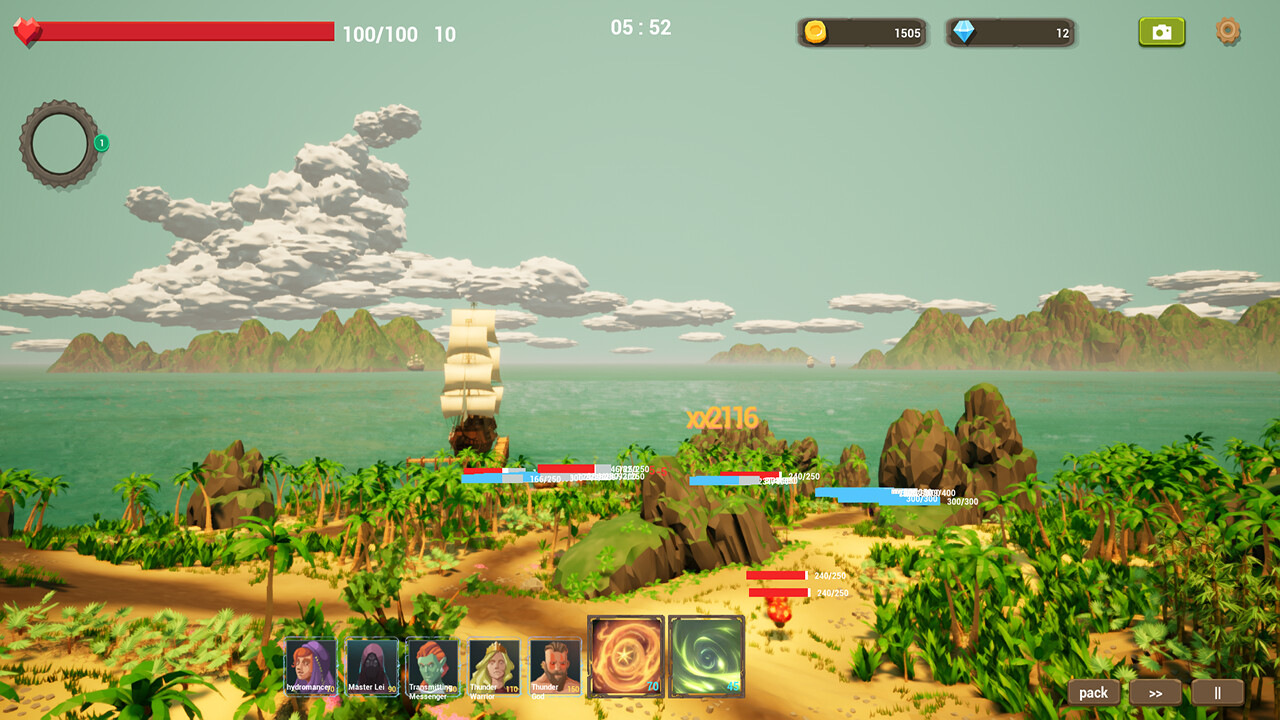Click the circular gear emblem top left
Viewport: 1280px width, 720px height.
click(x=57, y=140)
